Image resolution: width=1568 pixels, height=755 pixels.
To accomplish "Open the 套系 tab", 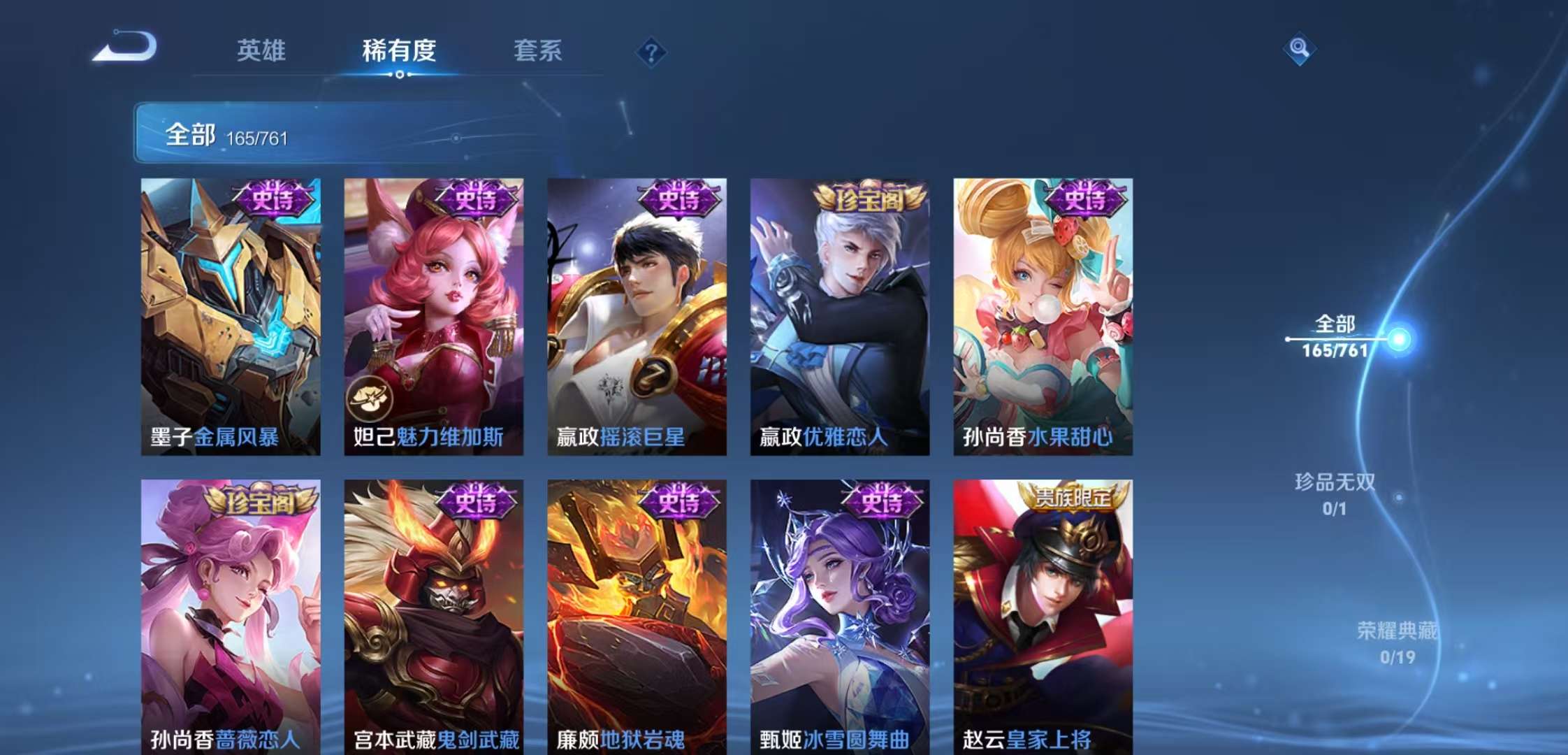I will point(537,50).
